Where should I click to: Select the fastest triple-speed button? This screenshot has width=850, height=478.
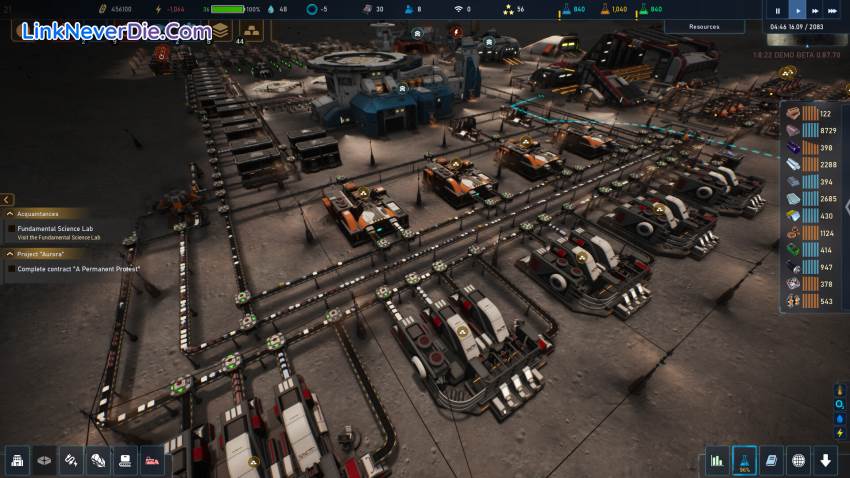(834, 10)
